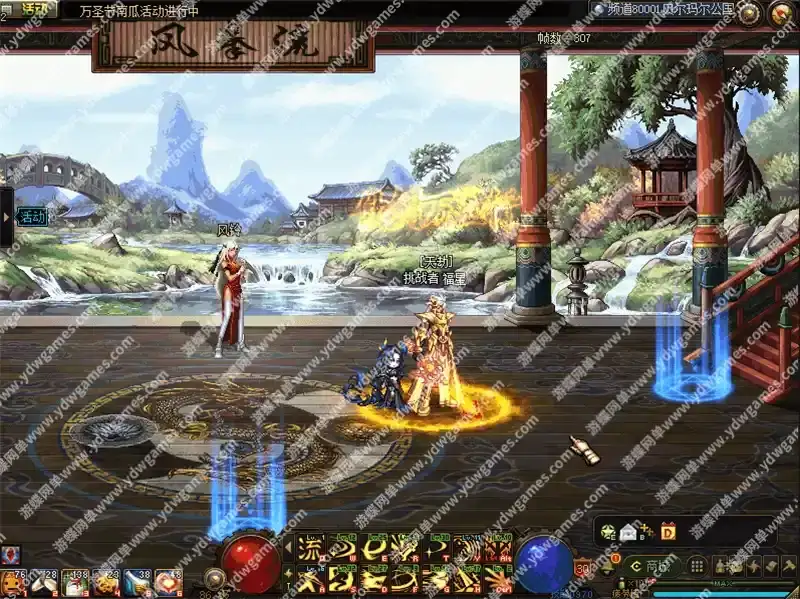800x599 pixels.
Task: Click the round red orb button top right
Action: coord(781,12)
